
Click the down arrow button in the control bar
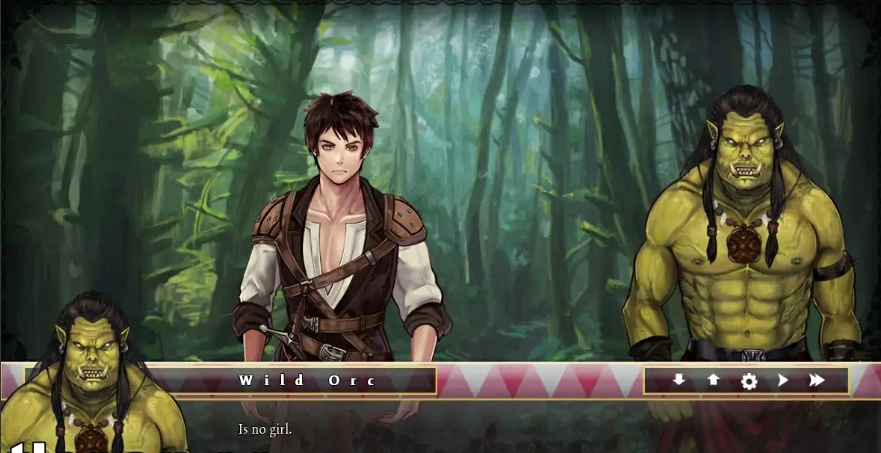tap(679, 380)
